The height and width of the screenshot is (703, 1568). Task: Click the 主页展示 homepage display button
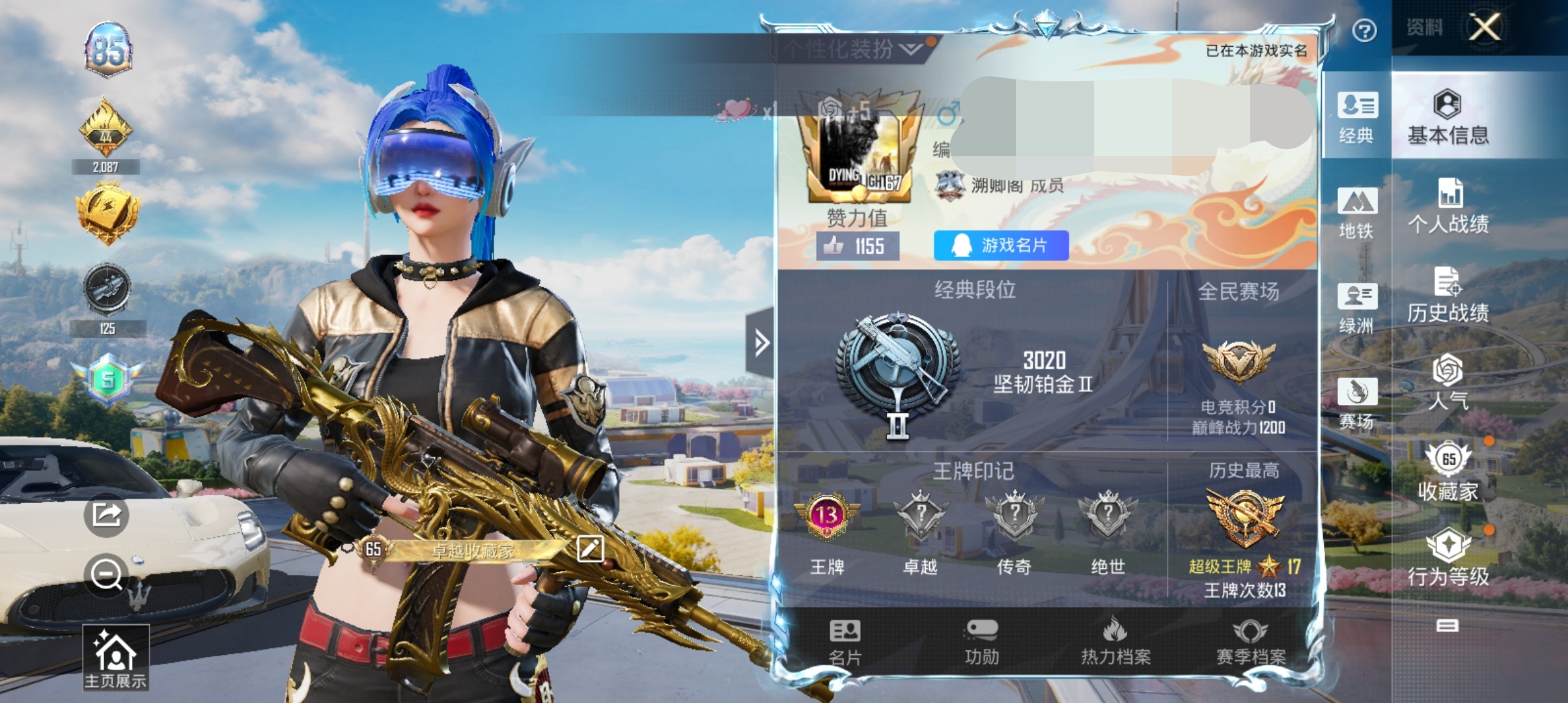tap(115, 657)
